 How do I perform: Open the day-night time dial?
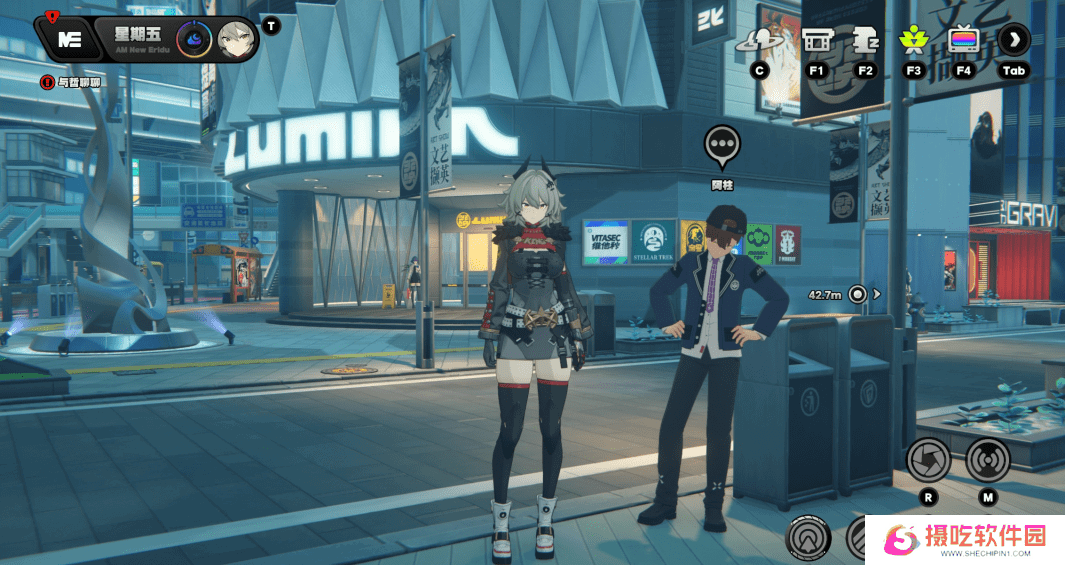[193, 40]
